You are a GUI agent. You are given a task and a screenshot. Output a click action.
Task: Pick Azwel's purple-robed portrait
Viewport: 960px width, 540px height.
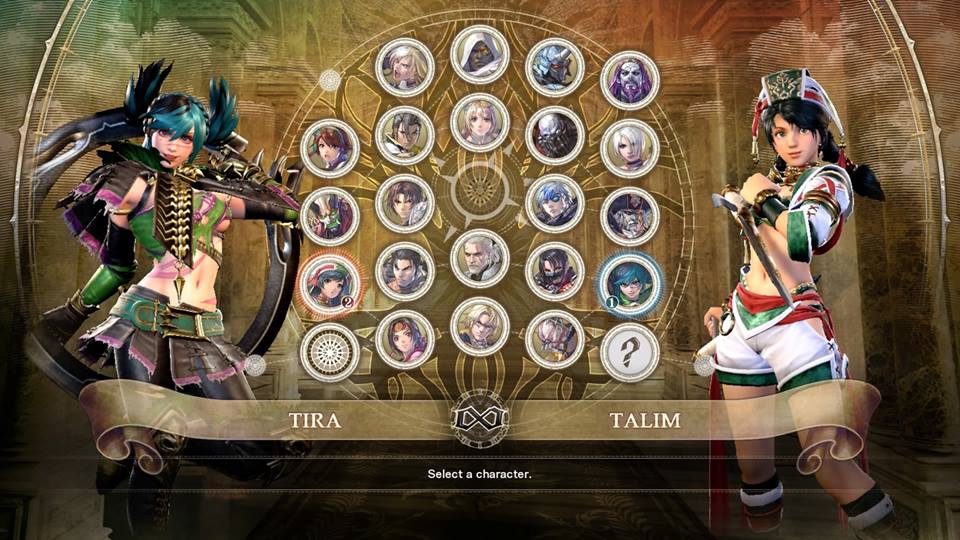(630, 79)
